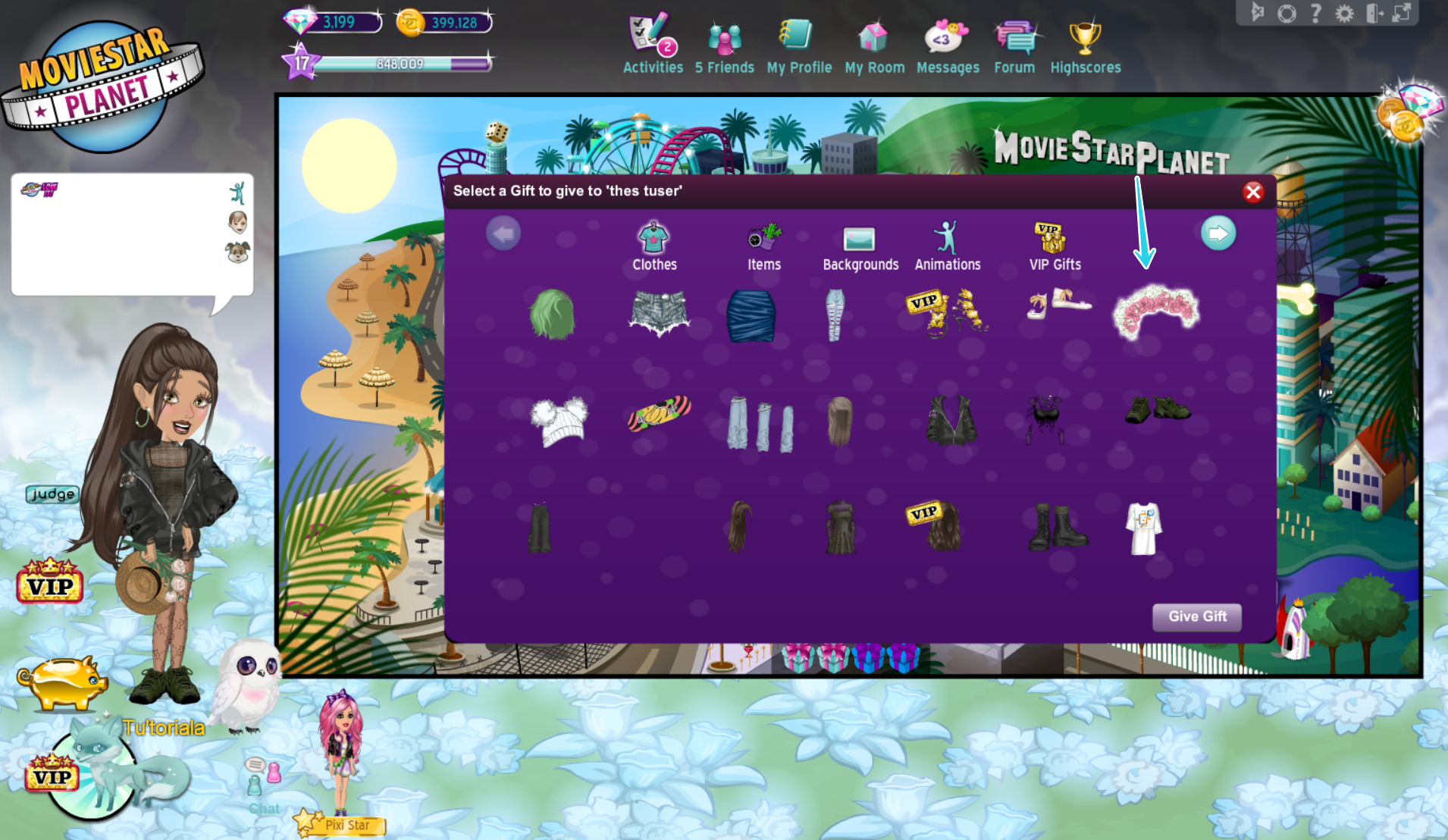The width and height of the screenshot is (1448, 840).
Task: View My Profile
Action: click(x=798, y=42)
